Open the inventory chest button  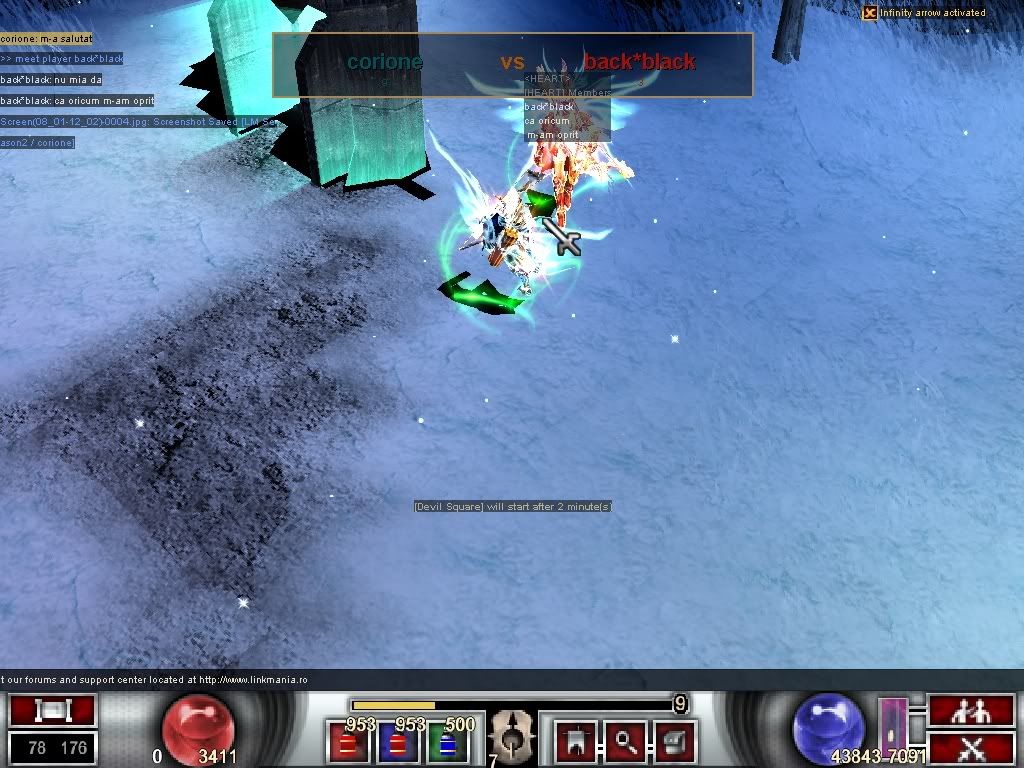click(x=674, y=741)
